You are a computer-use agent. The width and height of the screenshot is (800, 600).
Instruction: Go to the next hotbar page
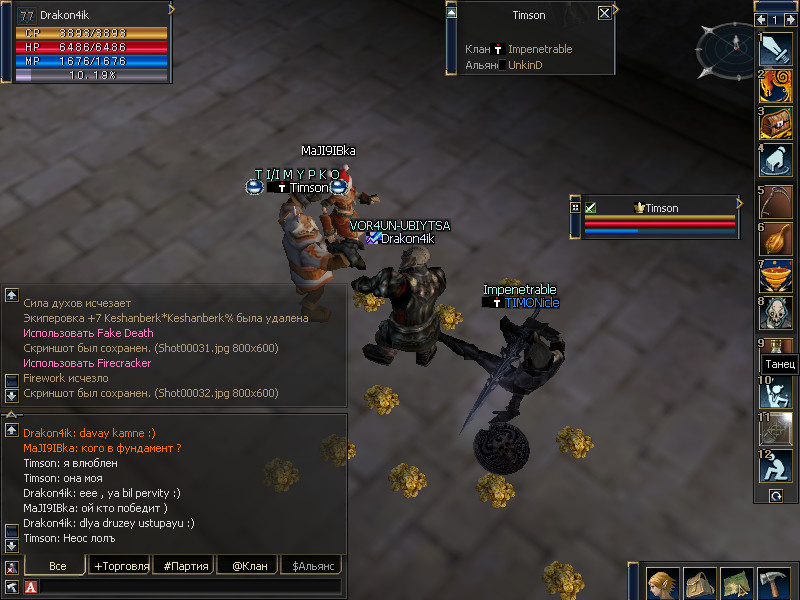pyautogui.click(x=791, y=20)
